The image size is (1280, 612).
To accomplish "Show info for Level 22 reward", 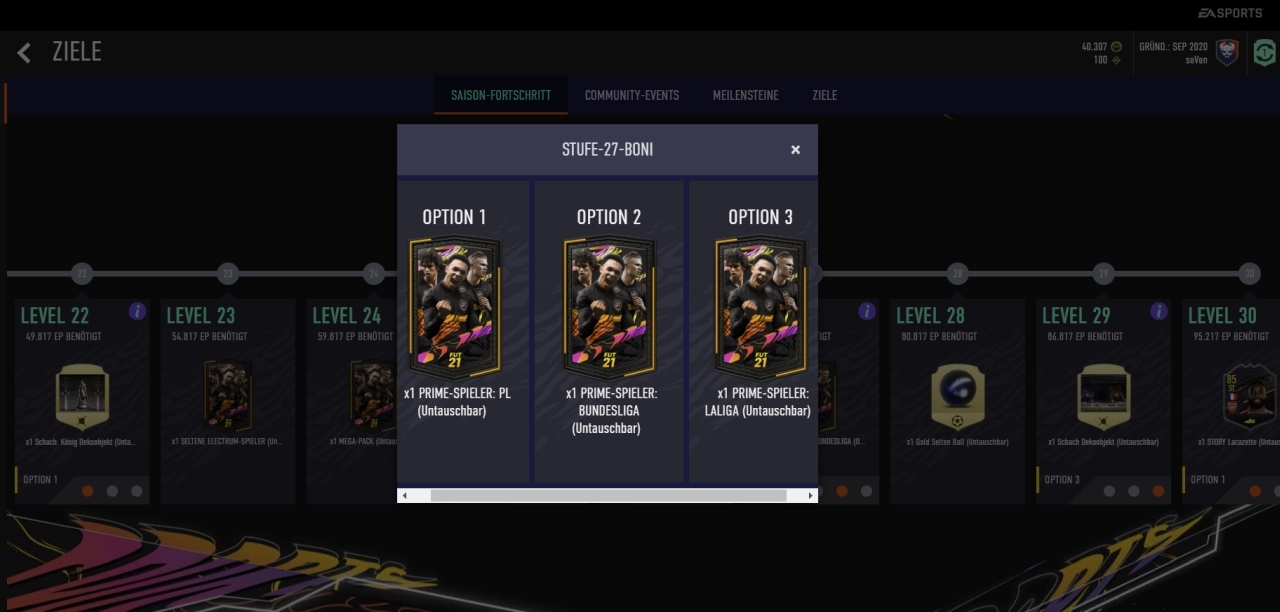I will point(137,311).
